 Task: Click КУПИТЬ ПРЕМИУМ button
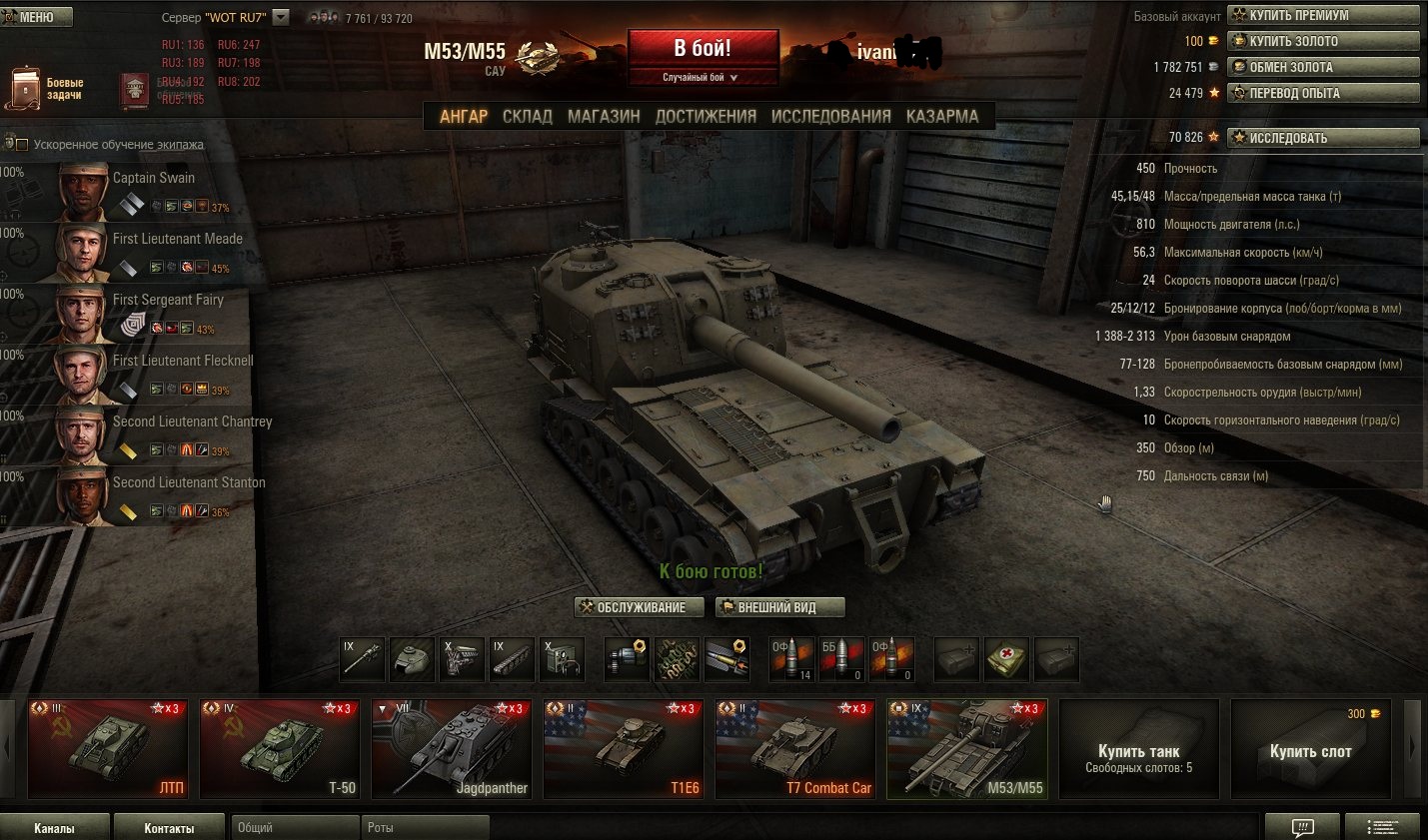pyautogui.click(x=1323, y=15)
